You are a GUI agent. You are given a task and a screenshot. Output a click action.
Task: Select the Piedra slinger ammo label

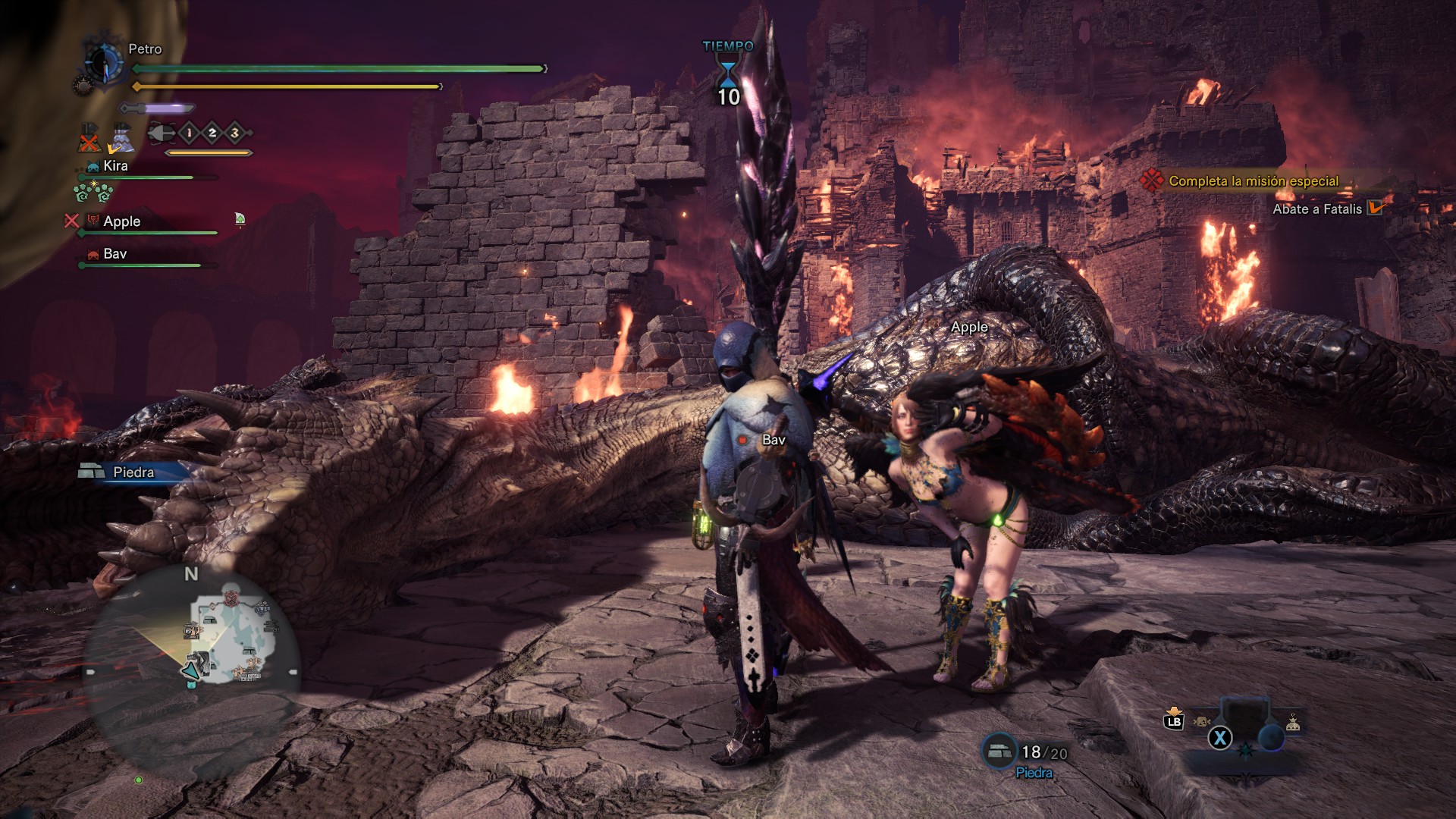click(x=133, y=472)
